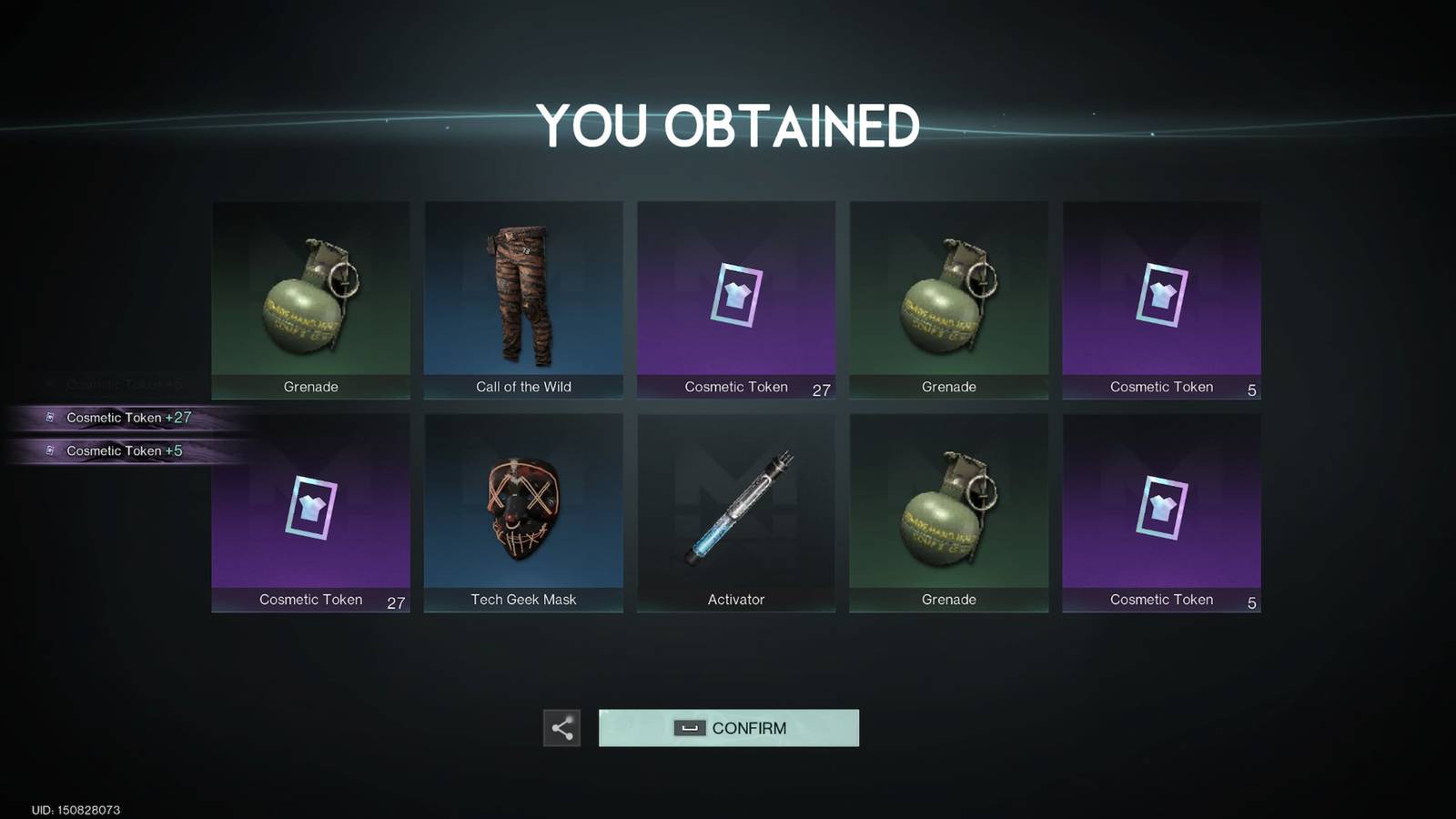Select the Grenade card in the bottom row
This screenshot has height=819, width=1456.
tap(949, 510)
